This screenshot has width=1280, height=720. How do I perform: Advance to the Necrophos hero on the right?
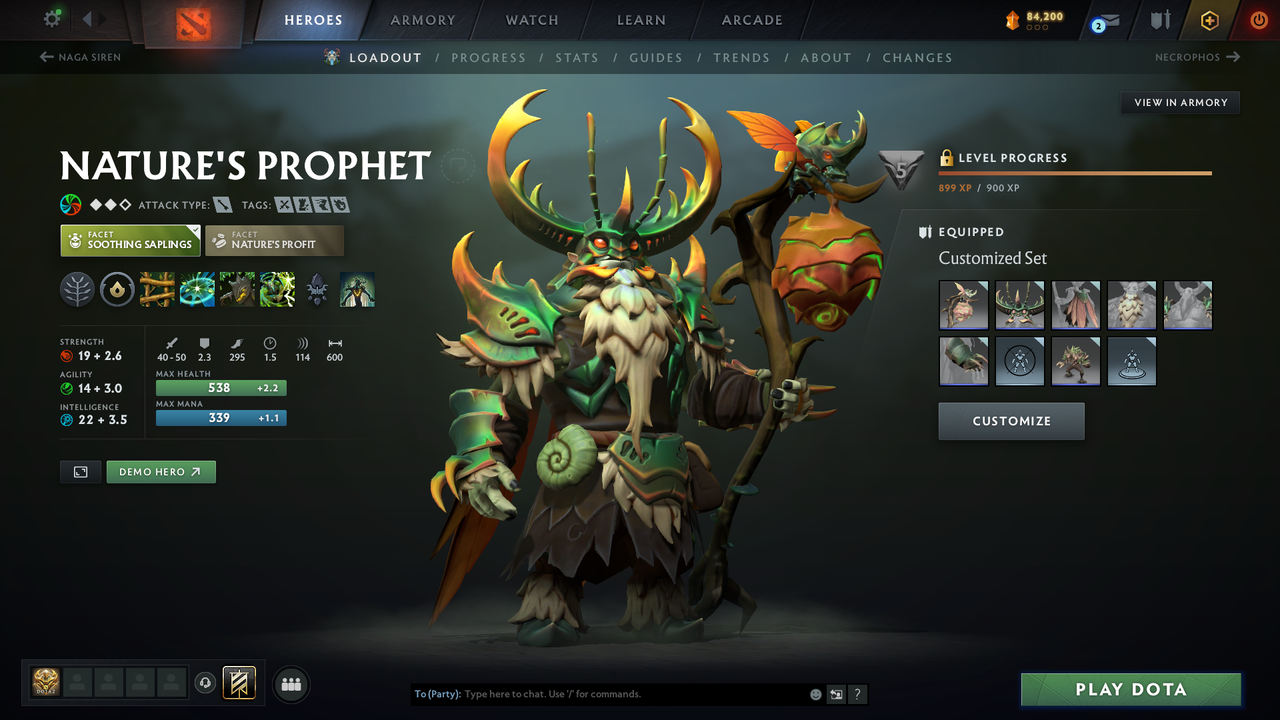(x=1198, y=57)
